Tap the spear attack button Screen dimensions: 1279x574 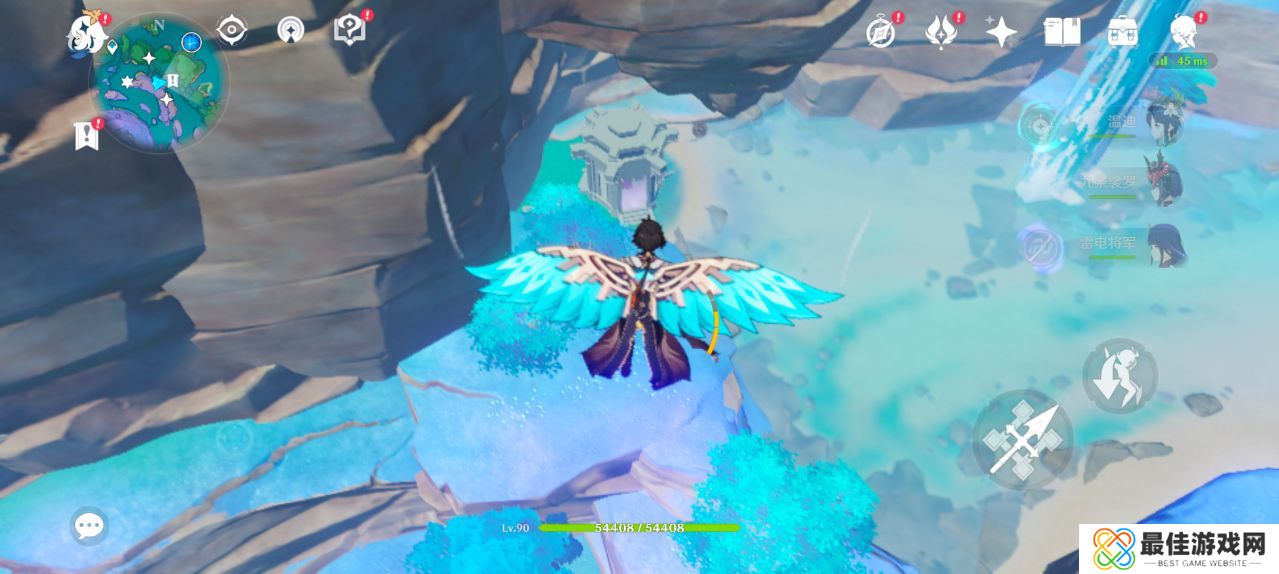point(1022,440)
